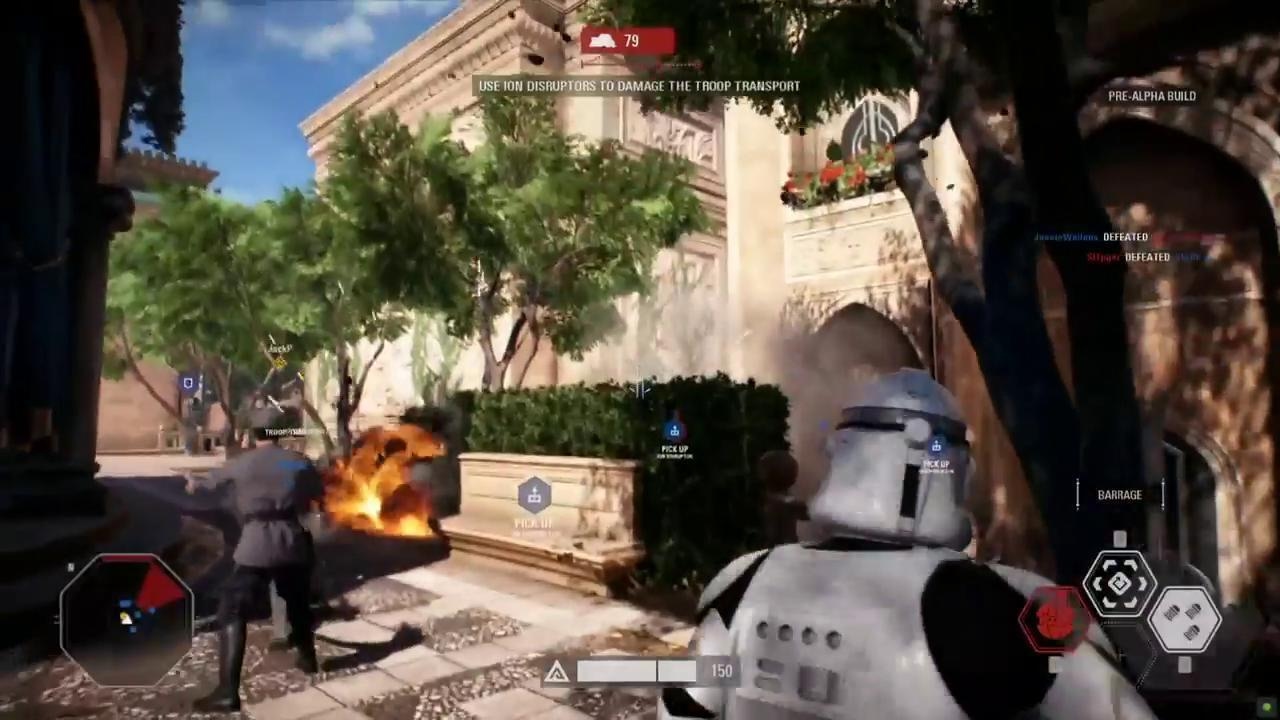The height and width of the screenshot is (720, 1280).
Task: Click the objective banner about ion disruptors
Action: (639, 86)
